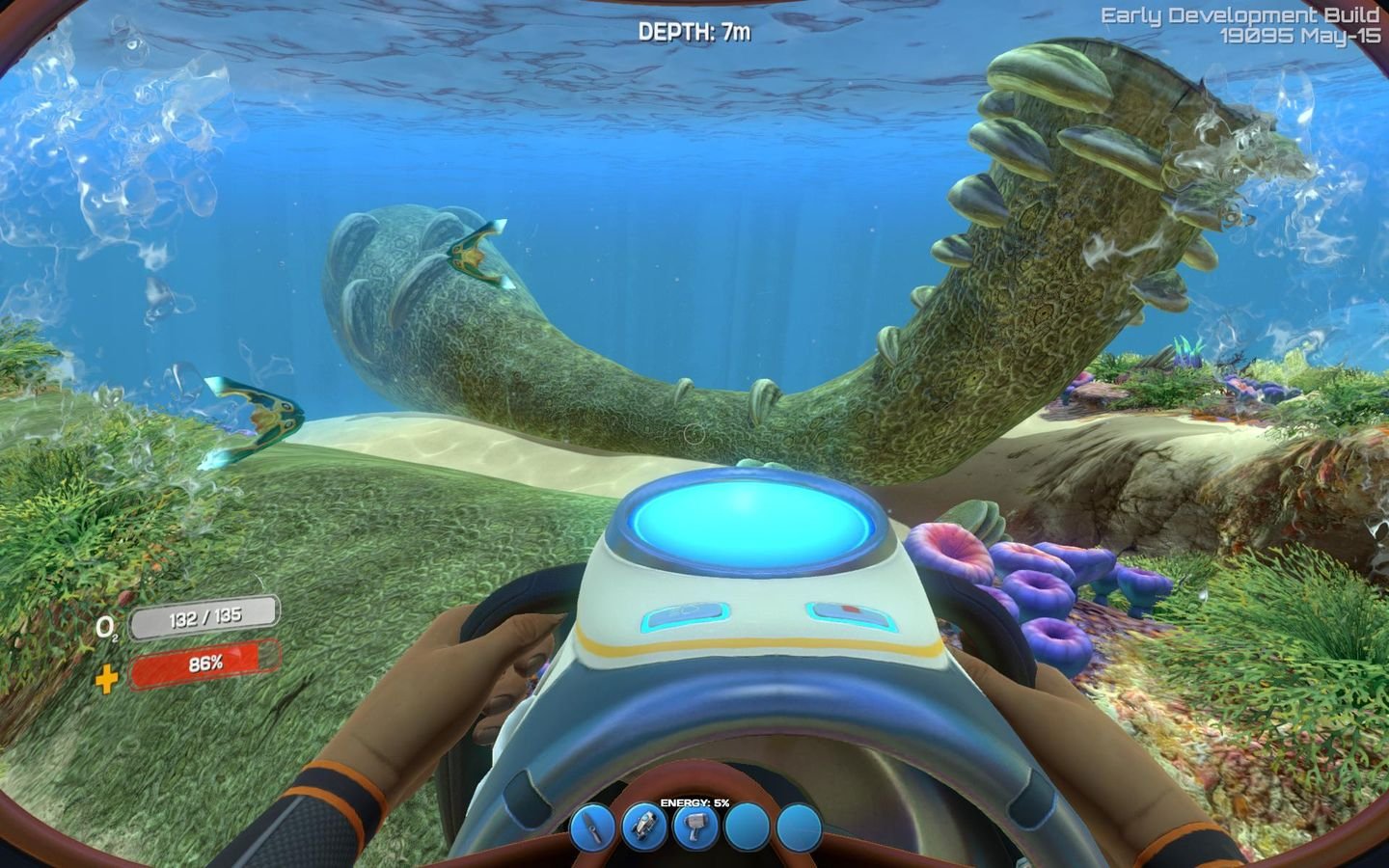
Task: Select the survival knife hotbar slot
Action: (x=592, y=827)
